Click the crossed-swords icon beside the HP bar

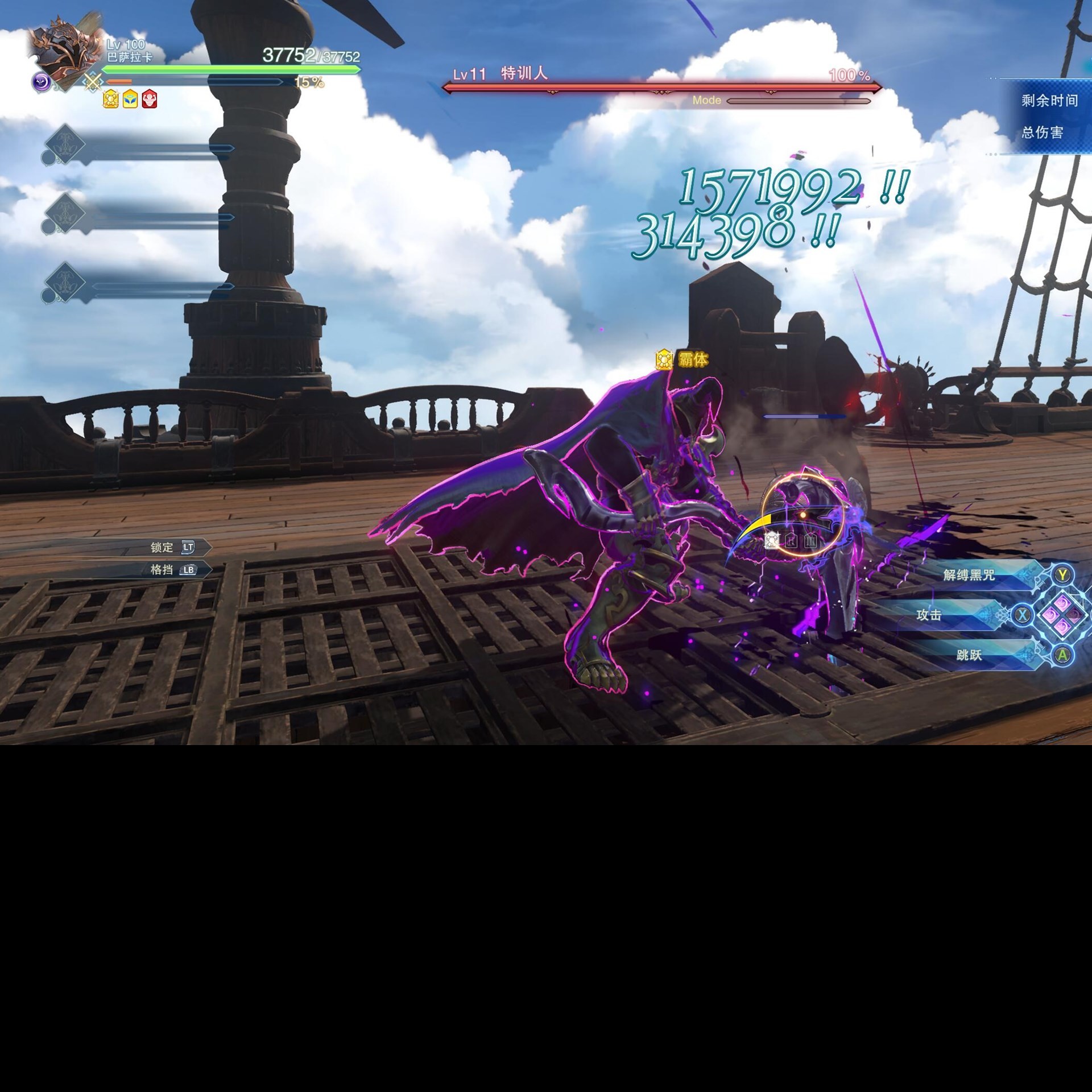92,81
